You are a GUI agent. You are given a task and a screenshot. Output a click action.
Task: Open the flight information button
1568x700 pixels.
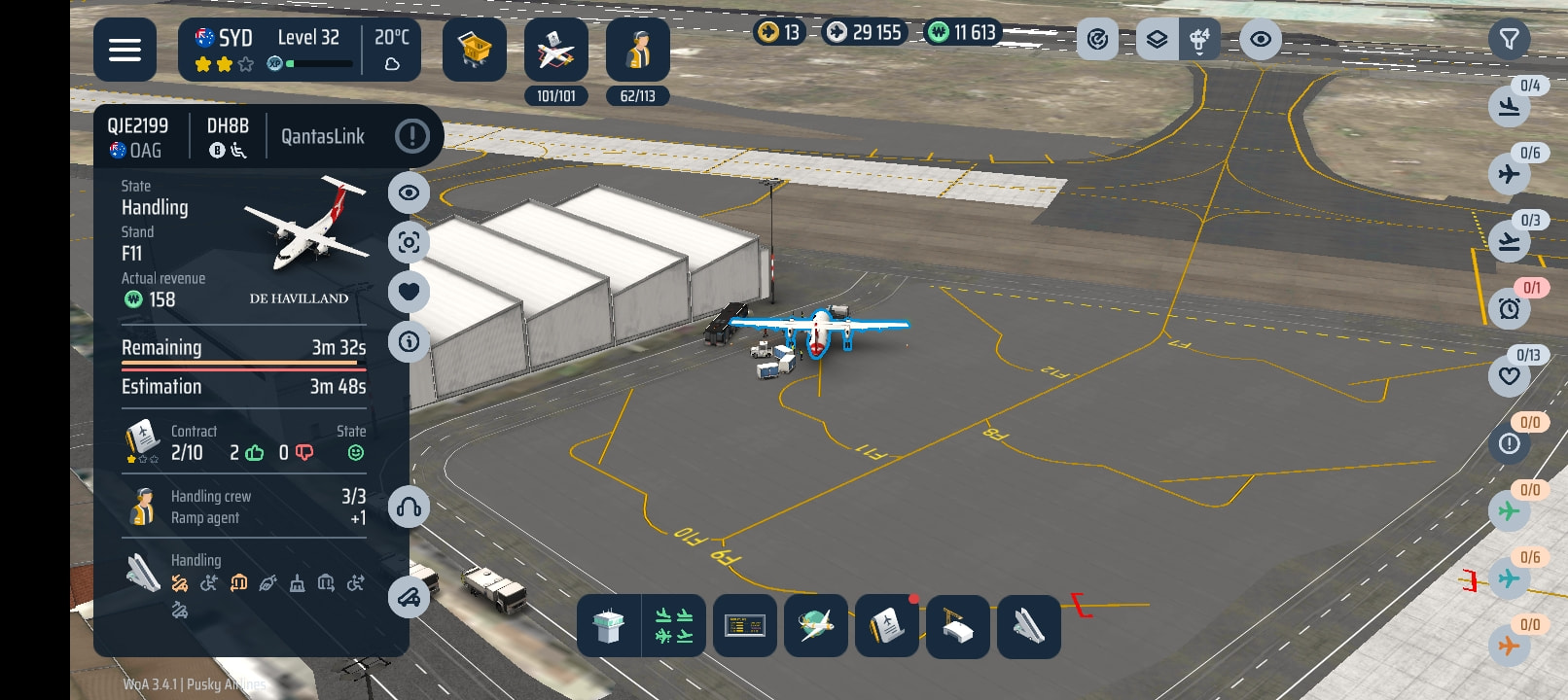tap(409, 341)
